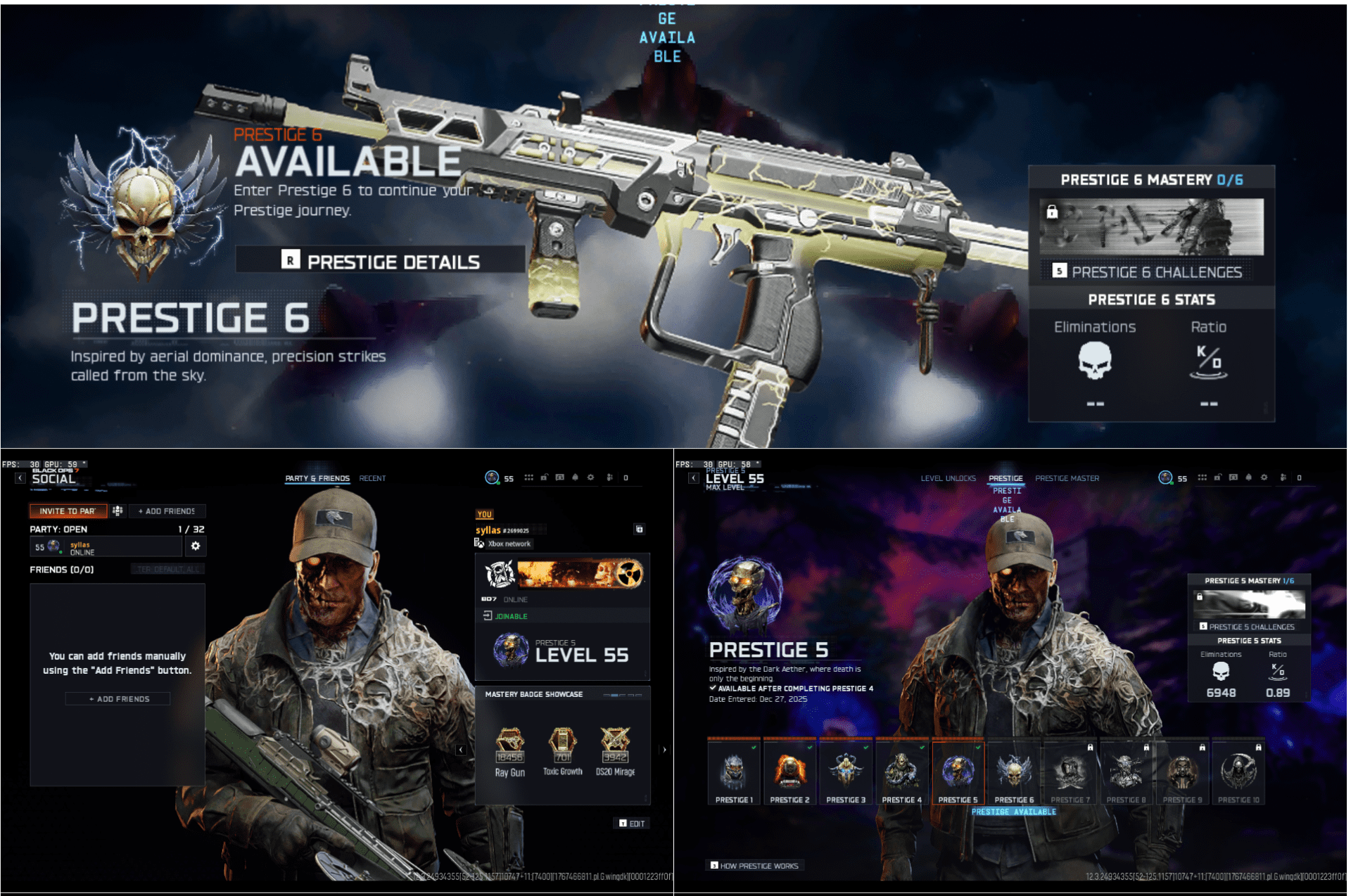1351x896 pixels.
Task: Open the Prestige Master tab
Action: point(1067,478)
